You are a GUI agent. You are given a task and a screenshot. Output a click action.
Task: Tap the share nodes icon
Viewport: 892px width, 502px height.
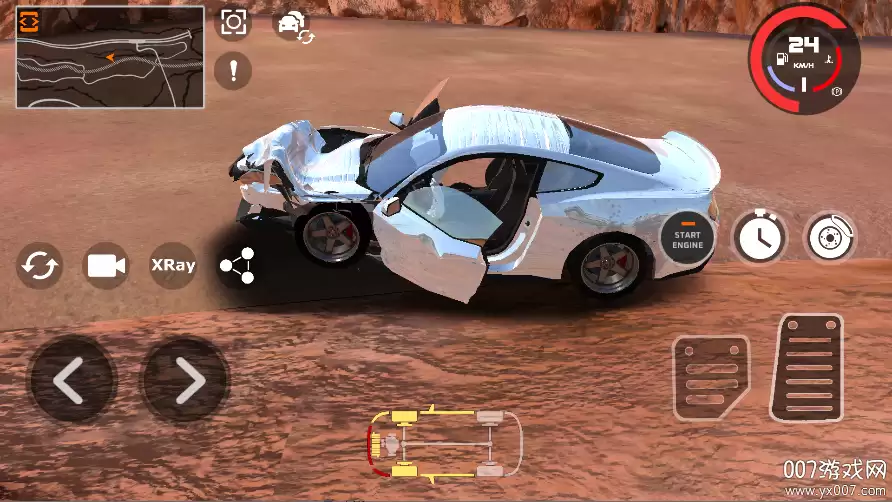(238, 266)
